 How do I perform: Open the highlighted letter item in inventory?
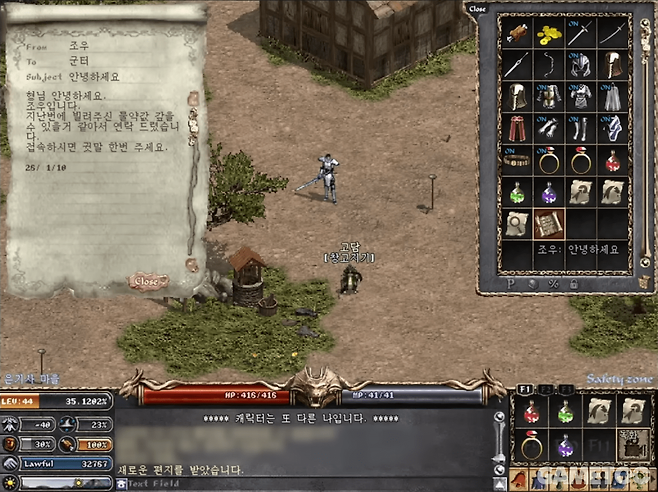[549, 222]
